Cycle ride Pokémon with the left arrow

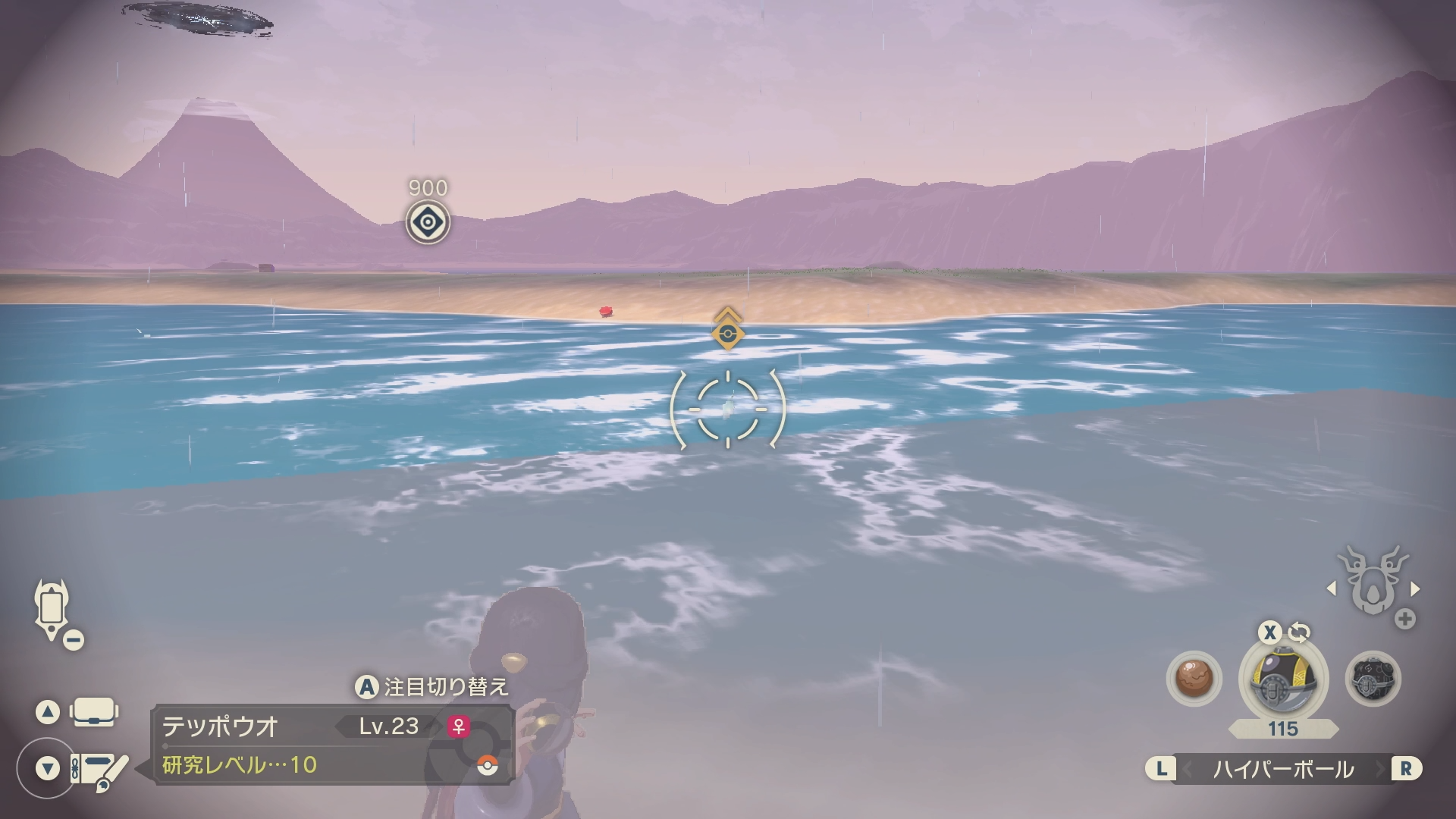tap(1331, 588)
